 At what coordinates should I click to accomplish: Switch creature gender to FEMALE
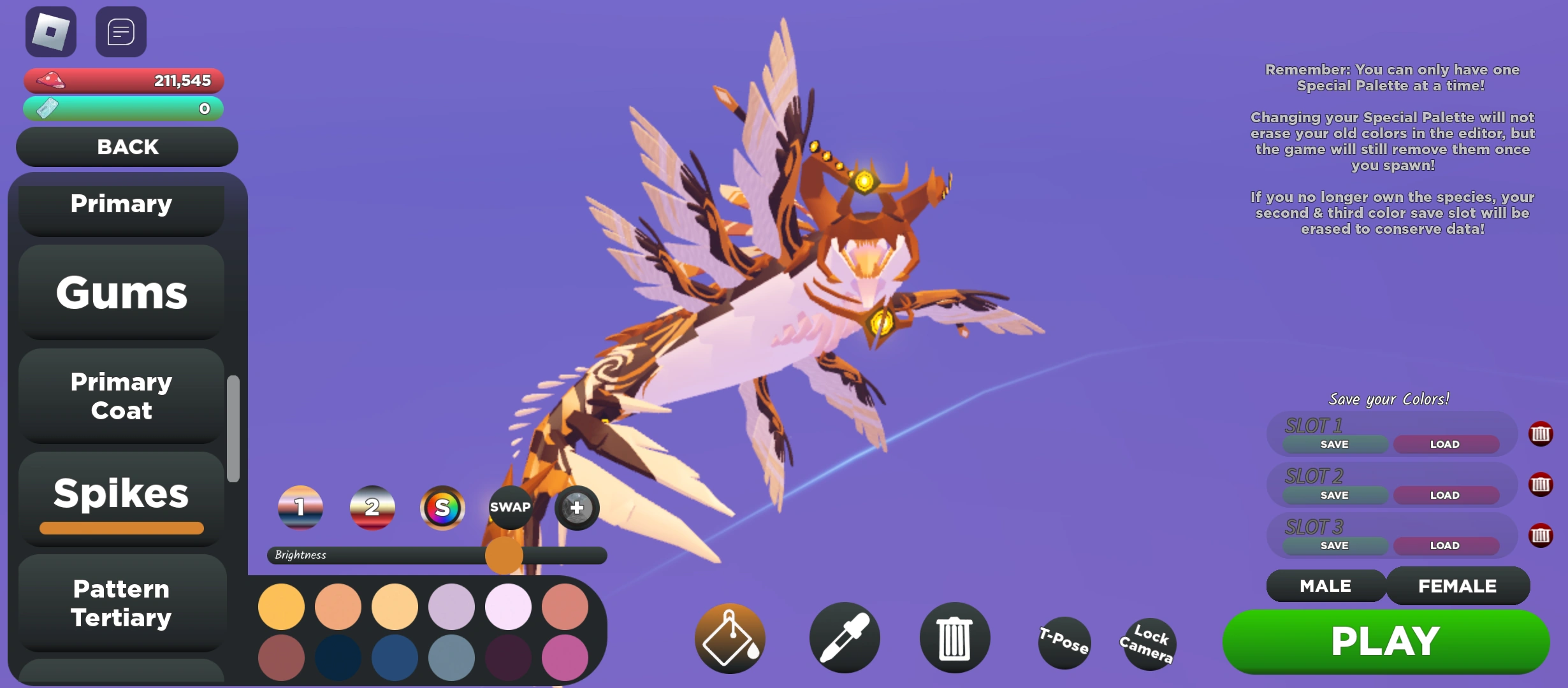(x=1458, y=585)
